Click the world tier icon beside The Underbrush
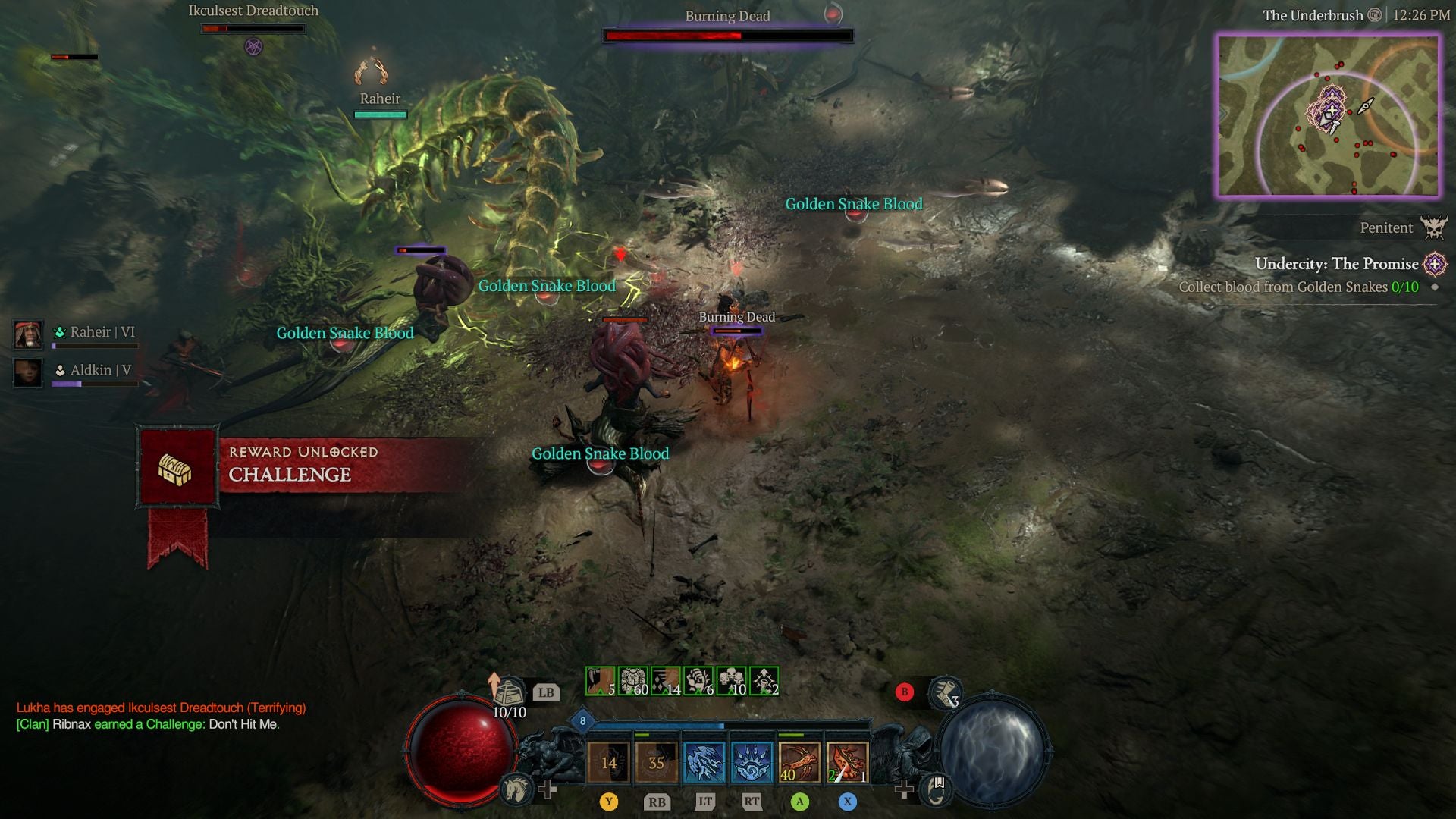Screen dimensions: 1456x819 (1375, 15)
